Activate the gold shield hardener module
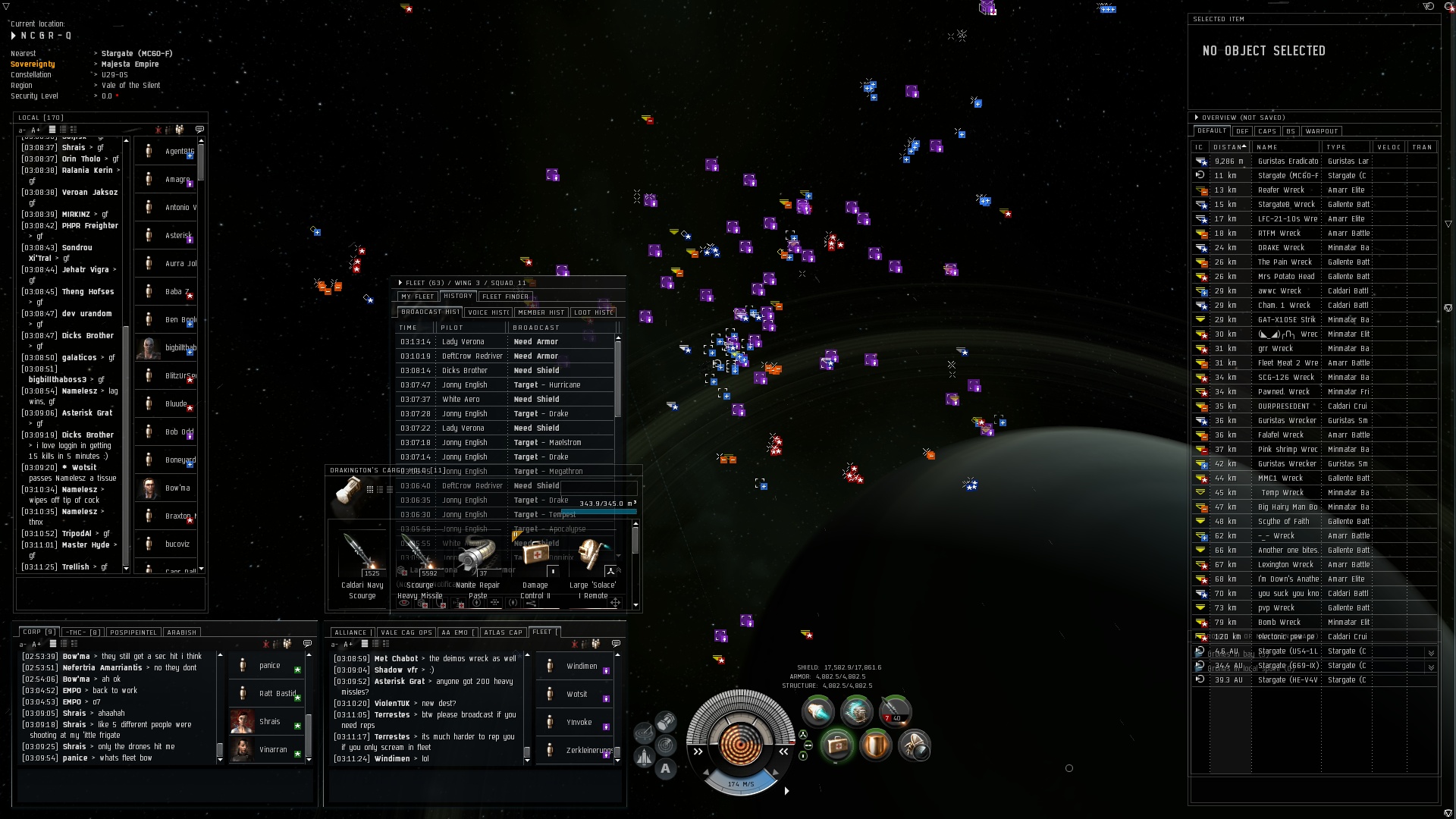This screenshot has width=1456, height=819. [875, 746]
